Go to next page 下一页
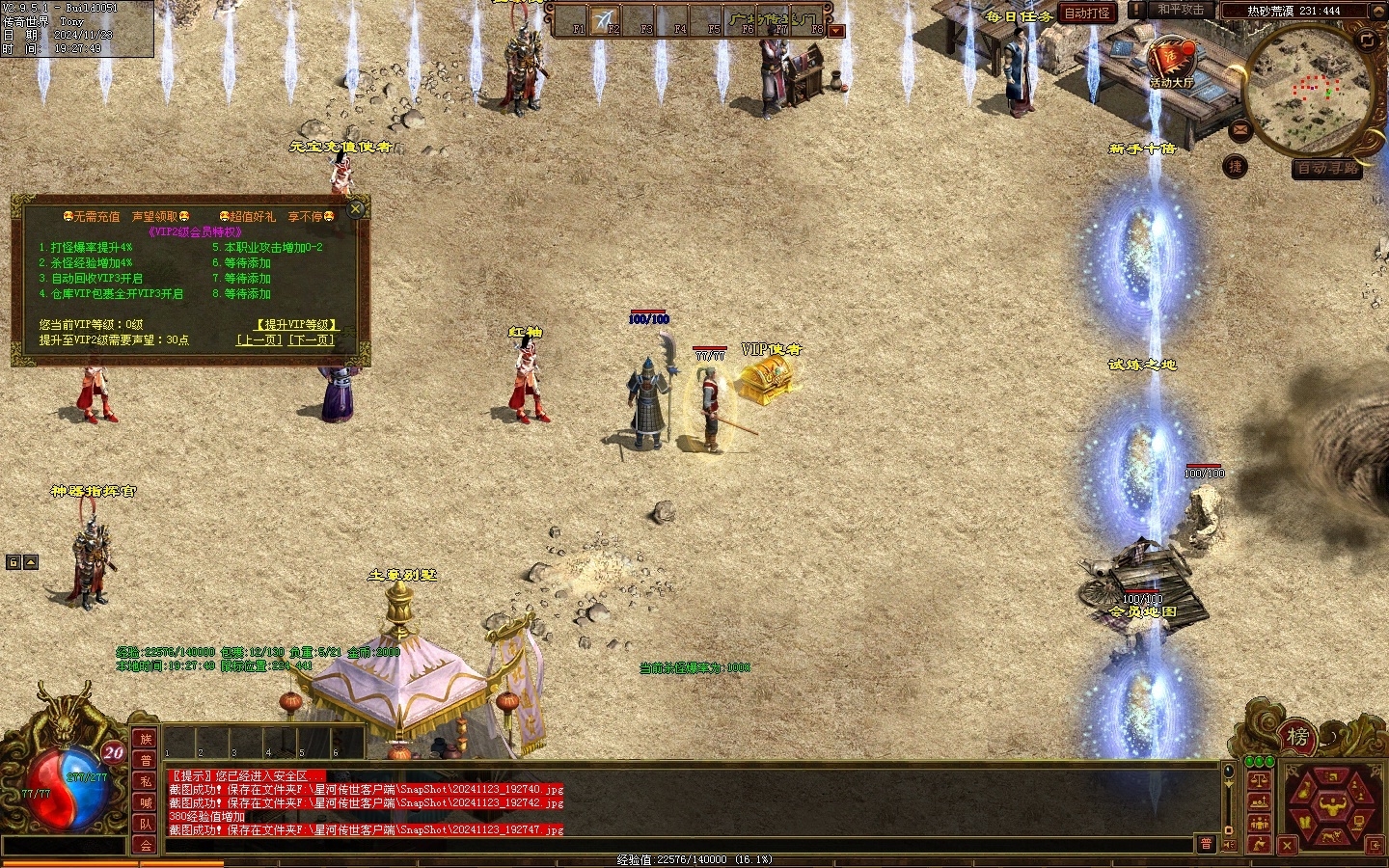Image resolution: width=1389 pixels, height=868 pixels. click(x=312, y=340)
